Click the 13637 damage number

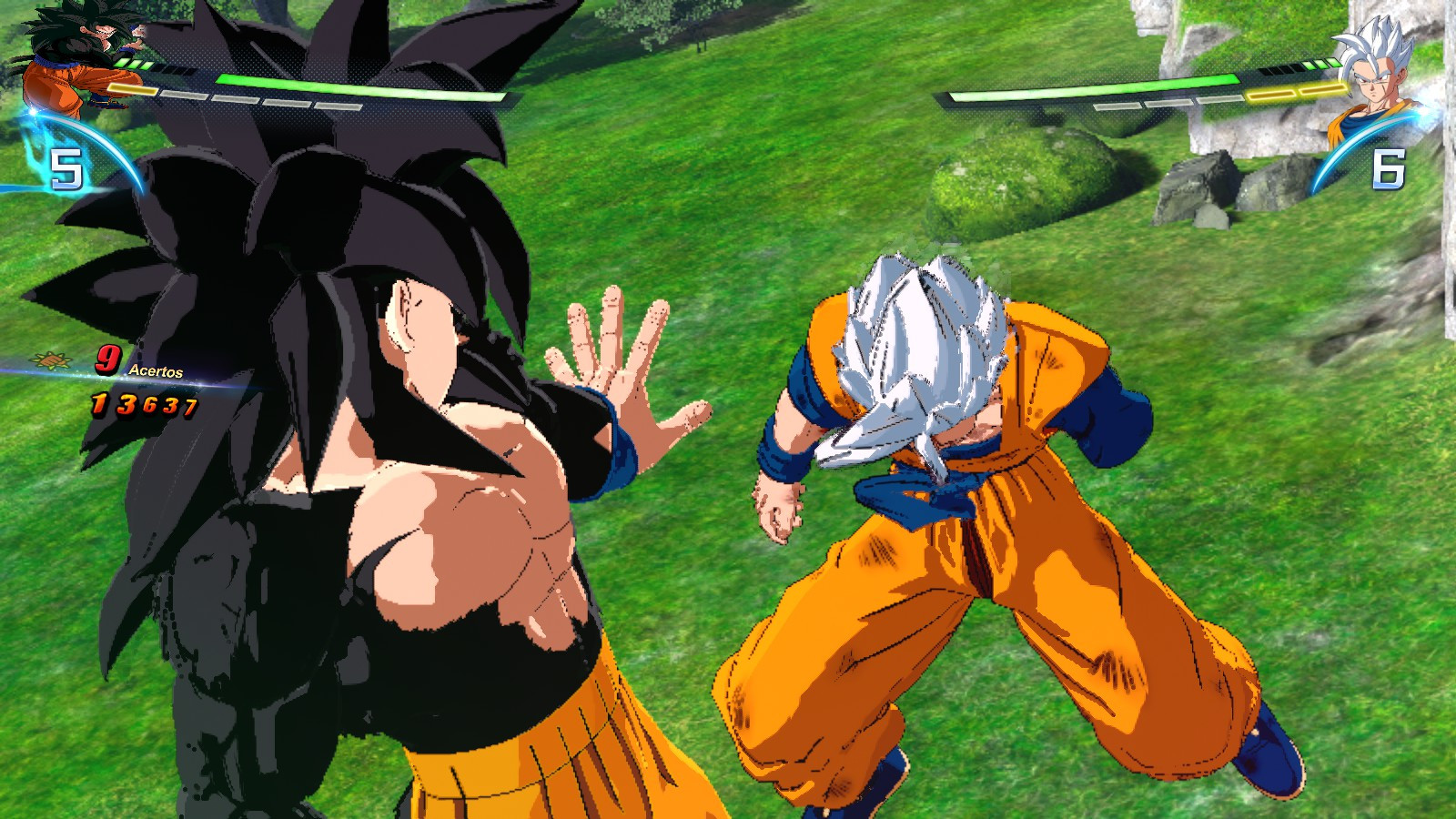[144, 400]
